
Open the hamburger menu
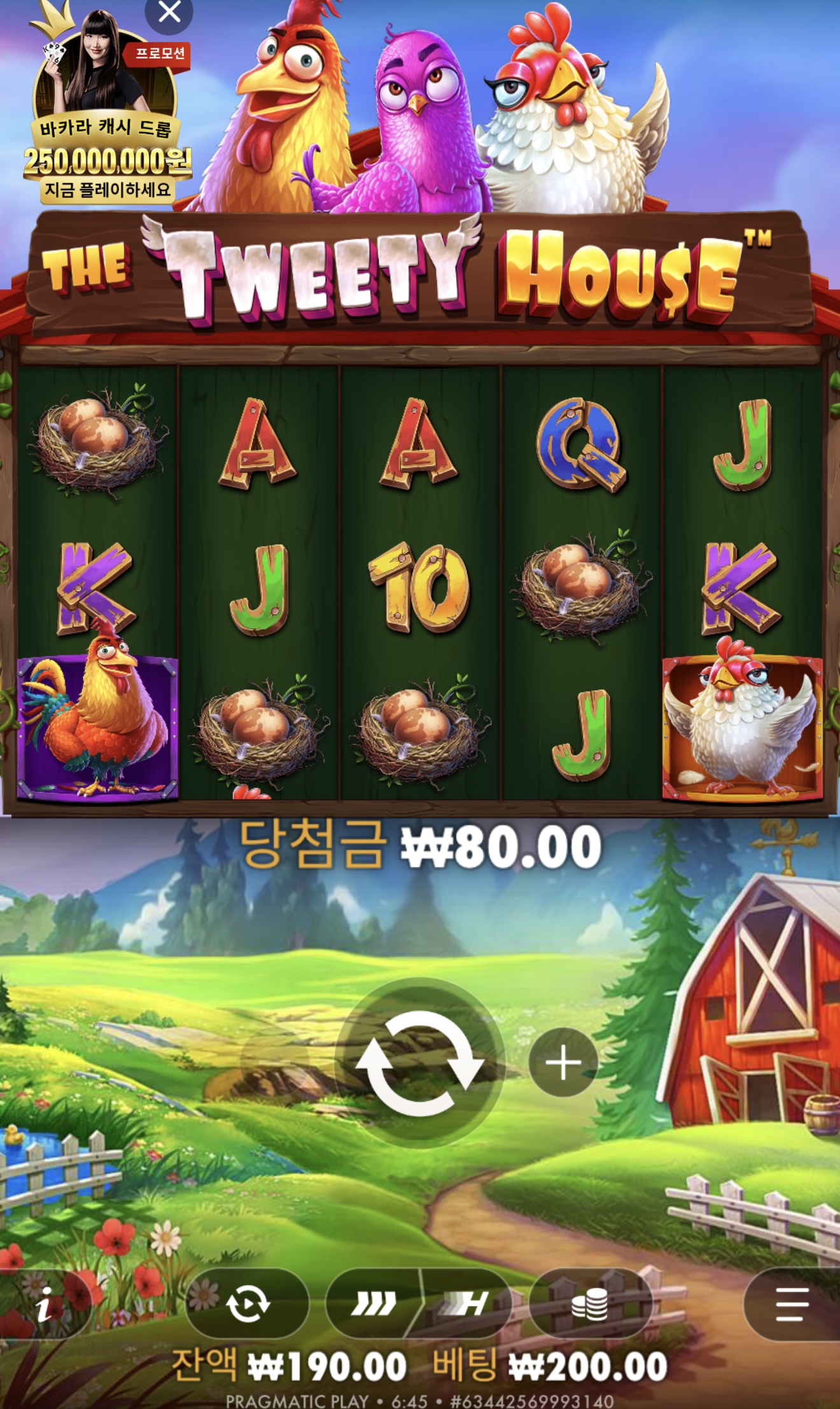coord(793,1303)
